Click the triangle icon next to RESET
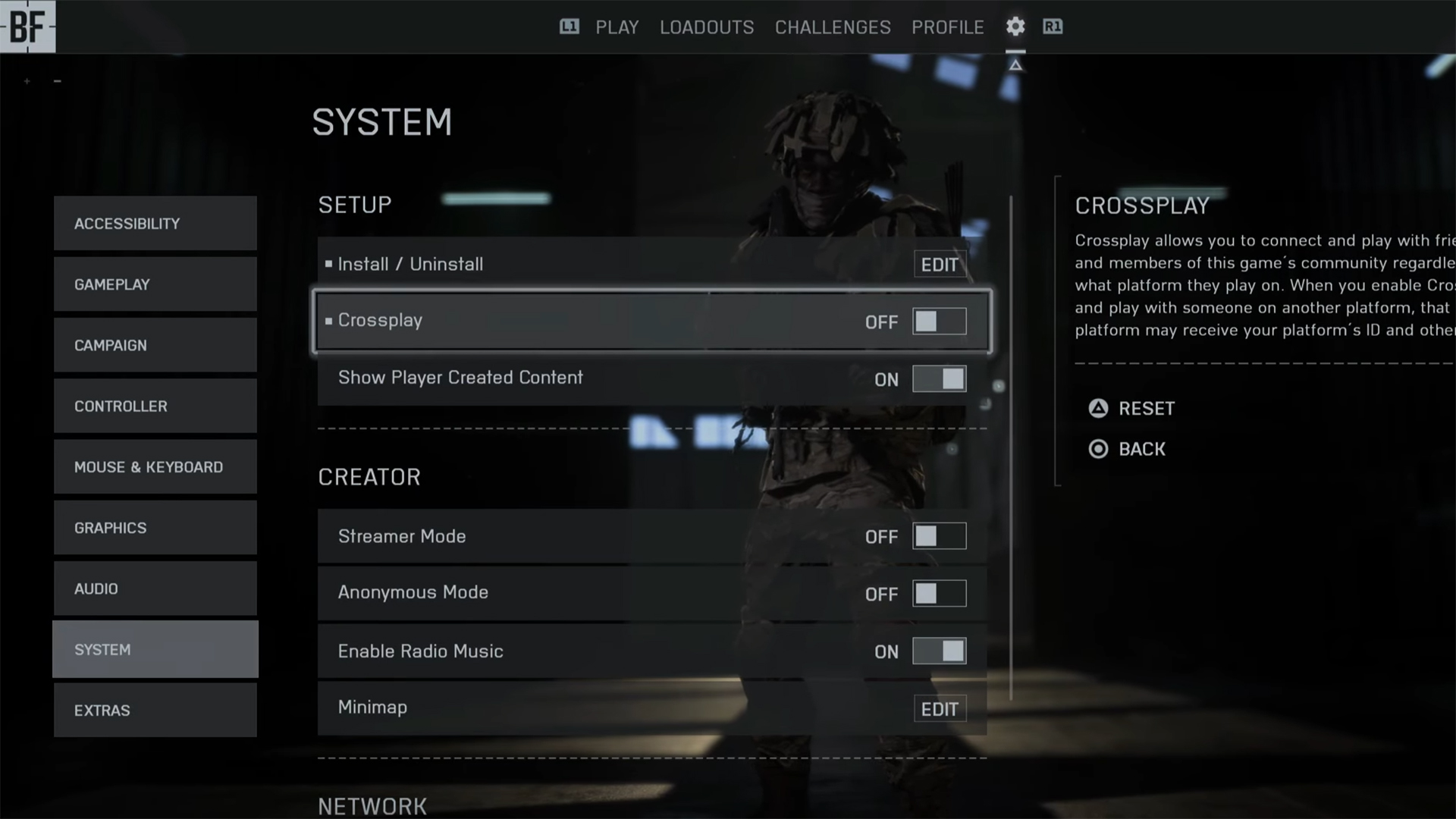This screenshot has height=819, width=1456. pos(1097,408)
